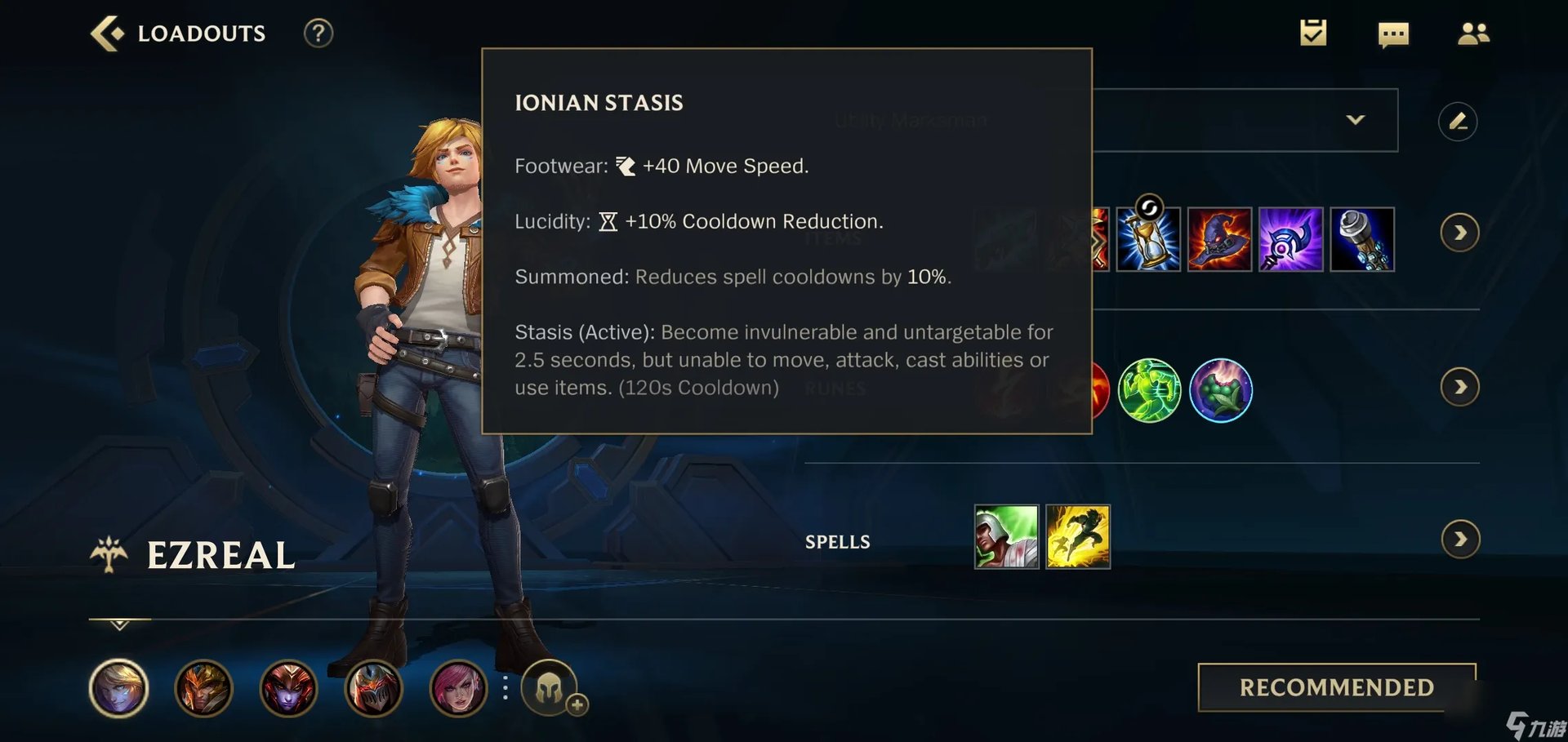Open the chat messages icon
Image resolution: width=1568 pixels, height=742 pixels.
(1393, 33)
